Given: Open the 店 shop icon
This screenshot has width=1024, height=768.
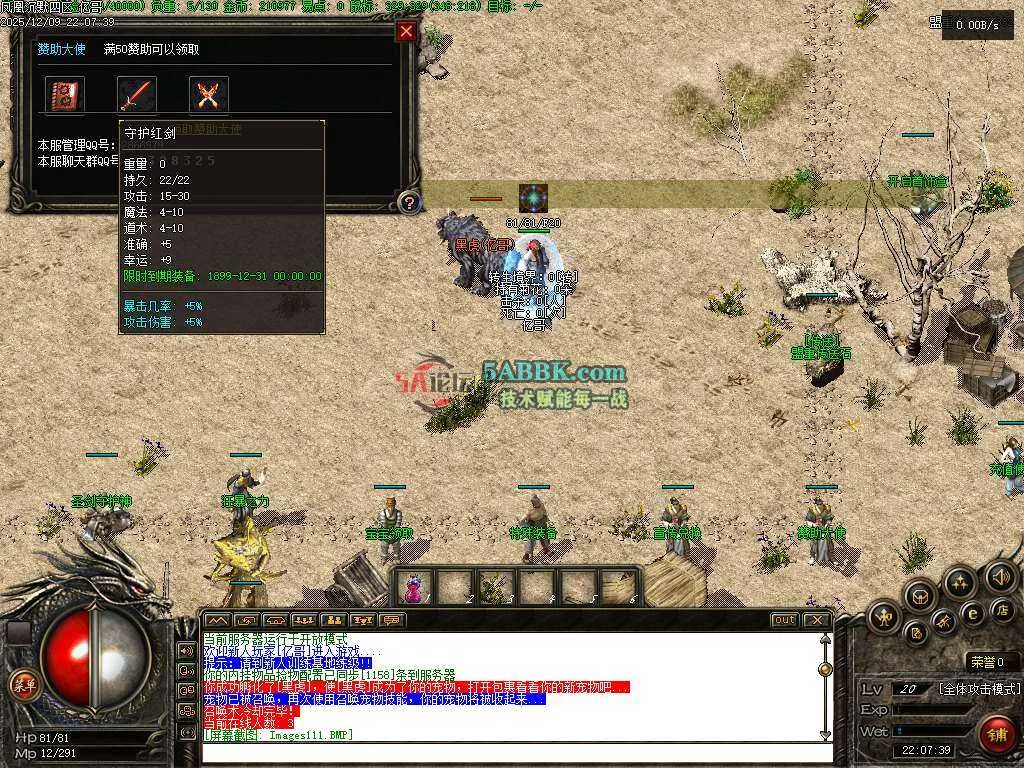Looking at the screenshot, I should click(1001, 609).
